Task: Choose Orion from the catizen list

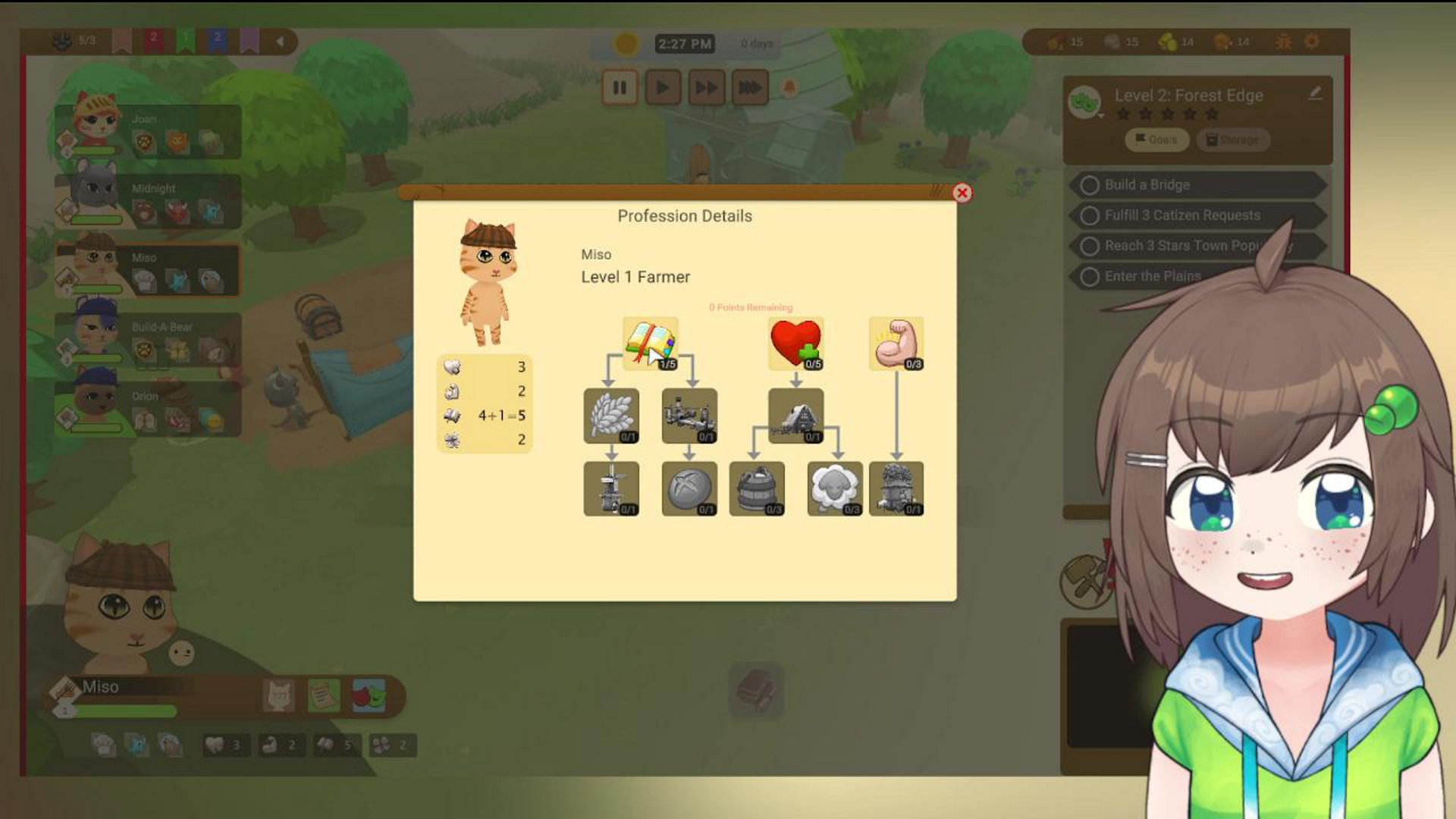Action: coord(148,409)
